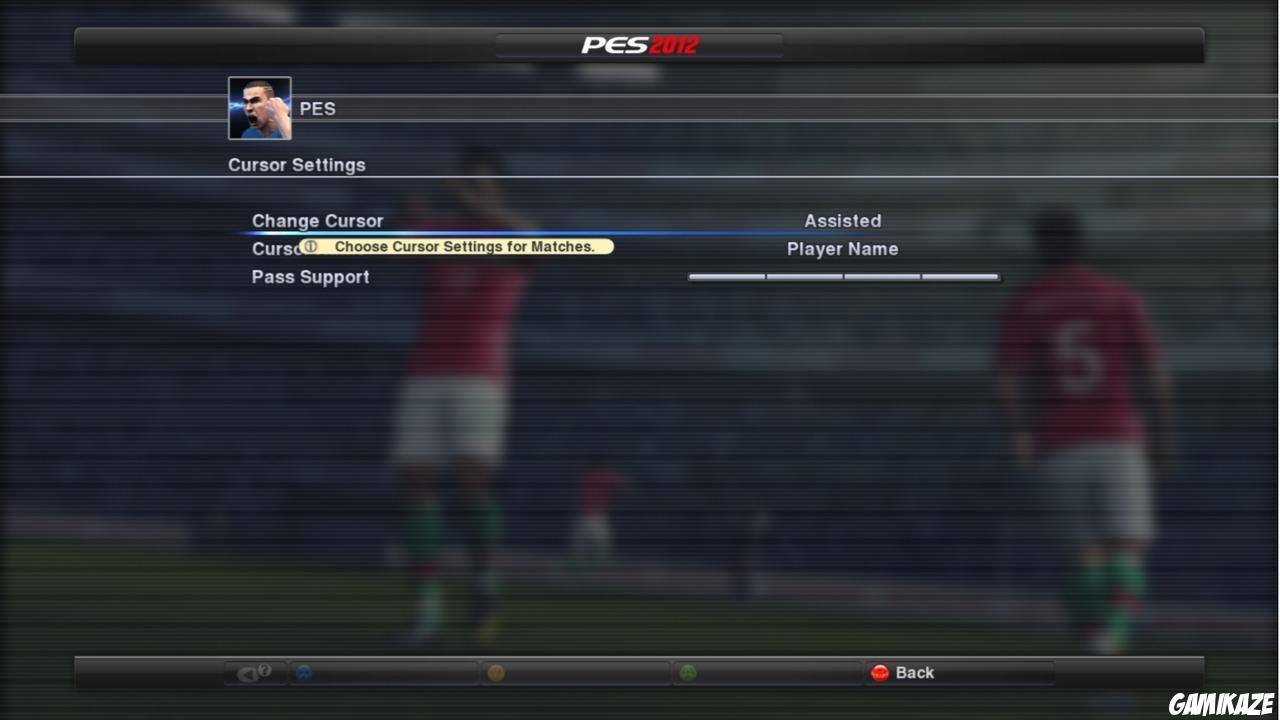Screen dimensions: 1280x720
Task: Expand the Pass Support level options
Action: click(311, 277)
